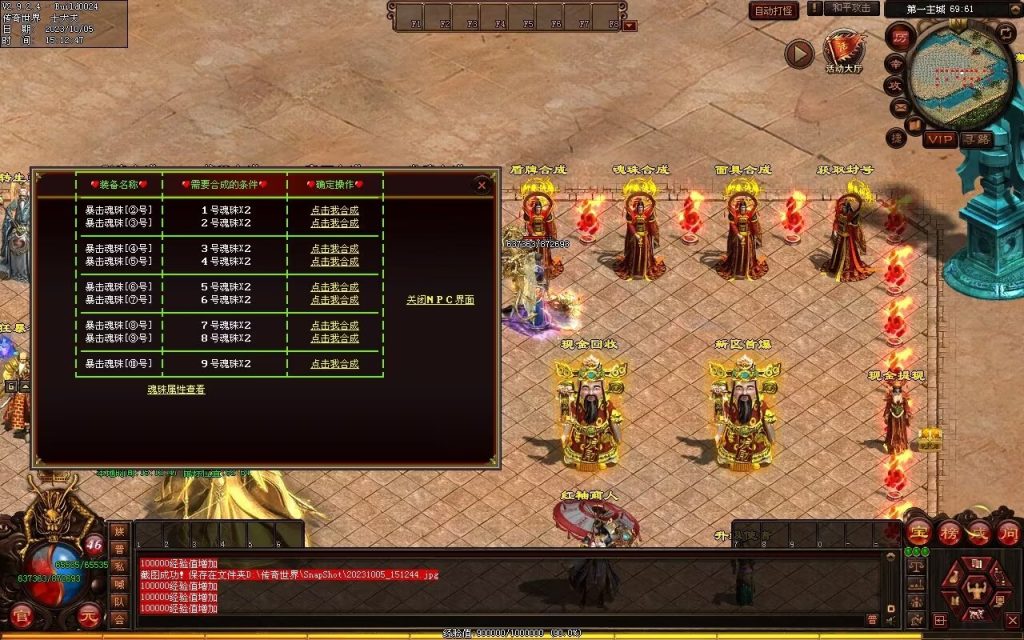Open the 宝 round menu button
Image resolution: width=1024 pixels, height=640 pixels.
918,532
